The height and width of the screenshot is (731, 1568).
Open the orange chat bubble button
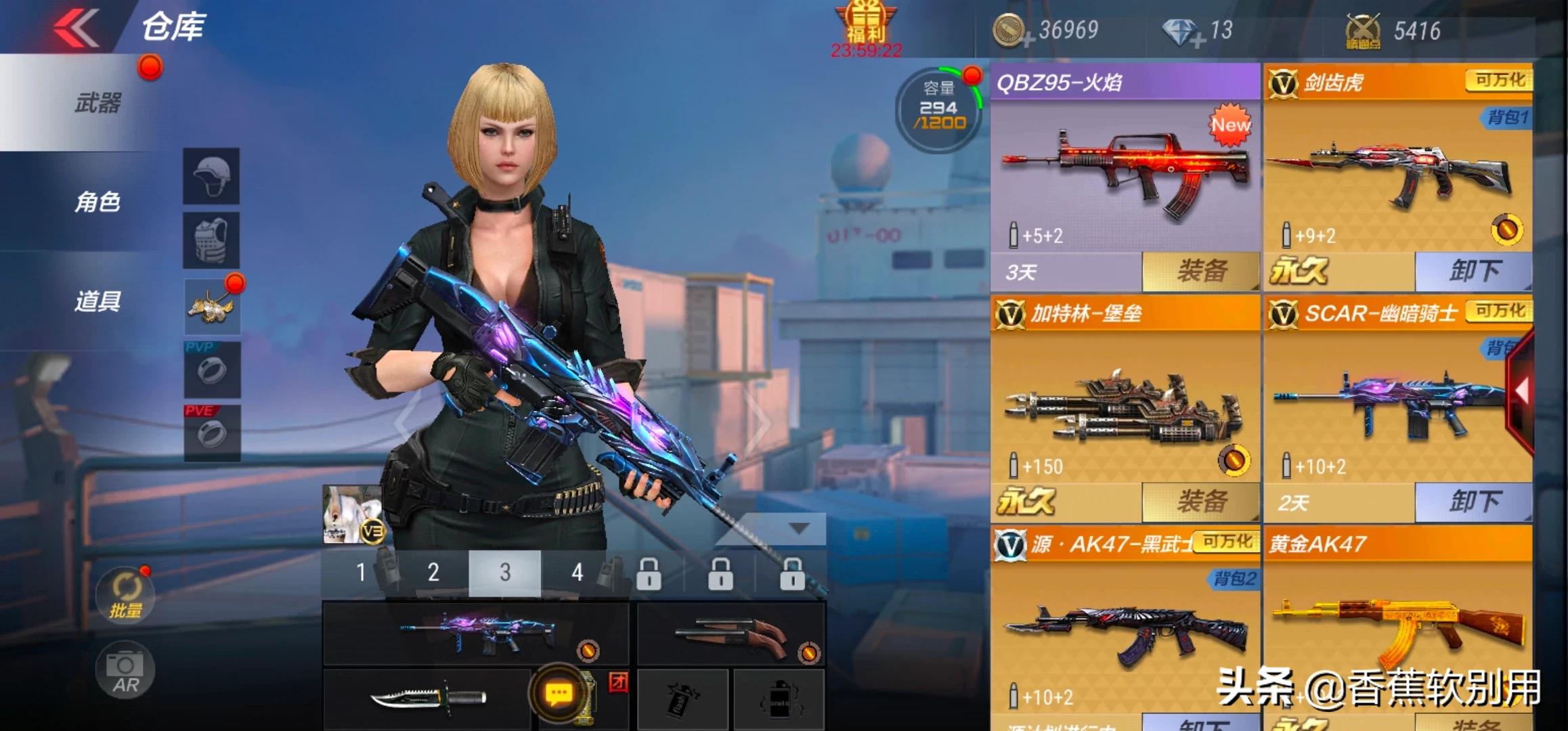559,693
